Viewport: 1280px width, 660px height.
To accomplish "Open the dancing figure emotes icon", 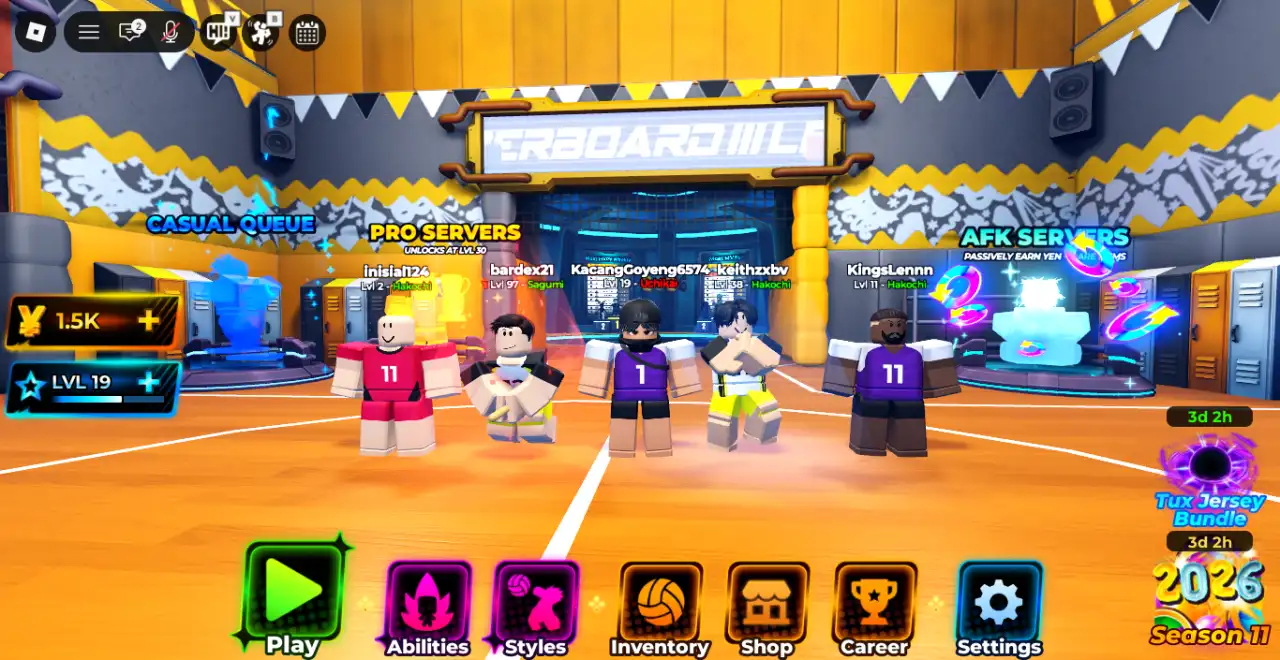I will pos(262,32).
